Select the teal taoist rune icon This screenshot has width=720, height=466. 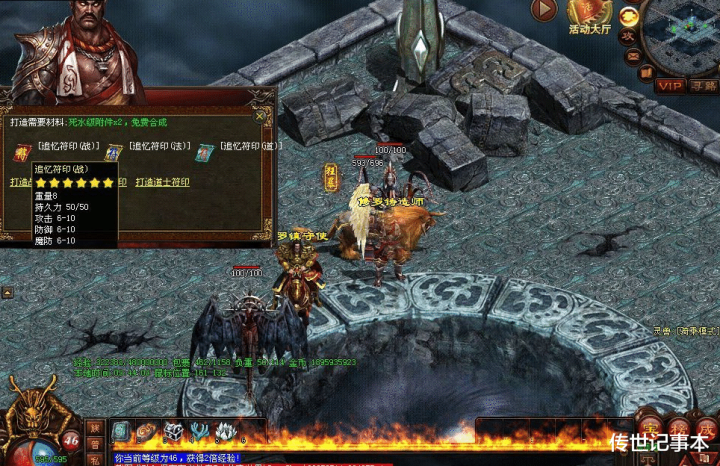(205, 152)
